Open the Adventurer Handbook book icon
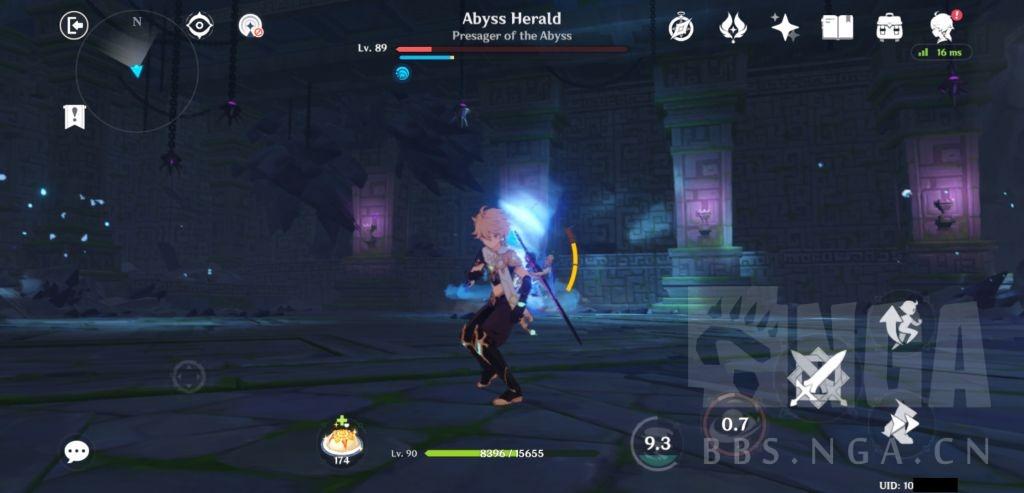The height and width of the screenshot is (493, 1024). (x=837, y=27)
